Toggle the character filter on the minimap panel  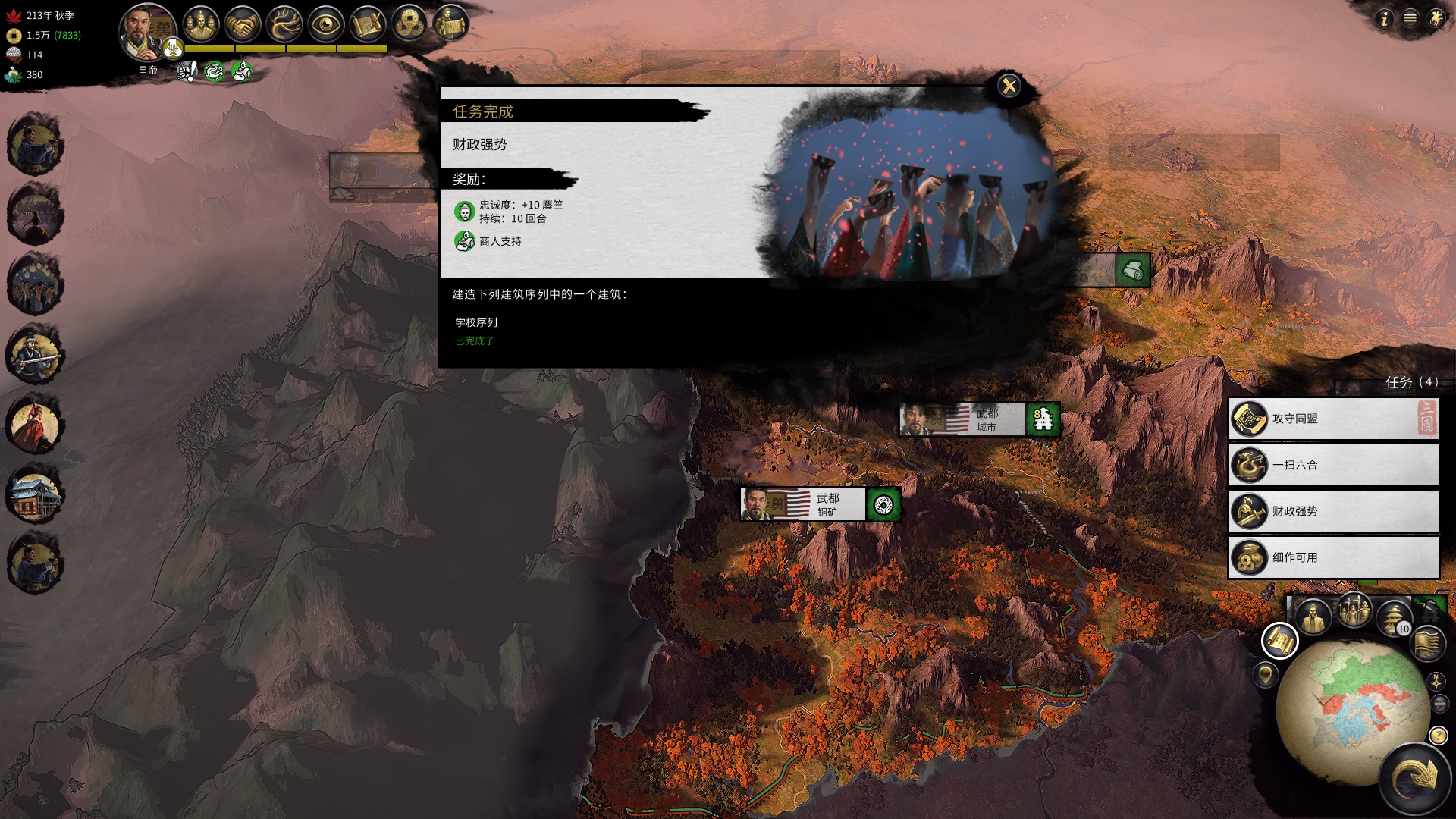tap(1312, 614)
